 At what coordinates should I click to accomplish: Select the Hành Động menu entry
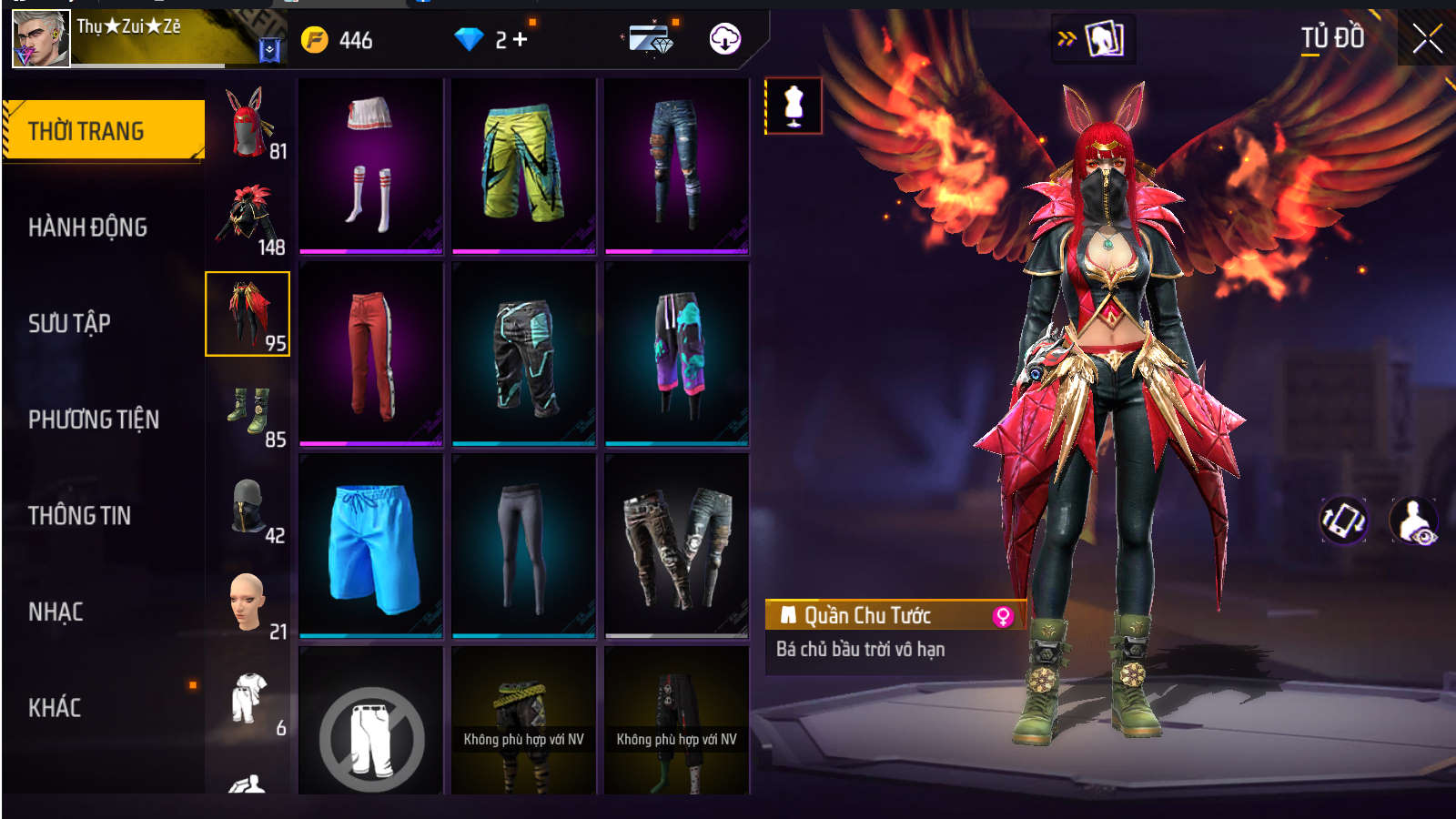(x=88, y=227)
